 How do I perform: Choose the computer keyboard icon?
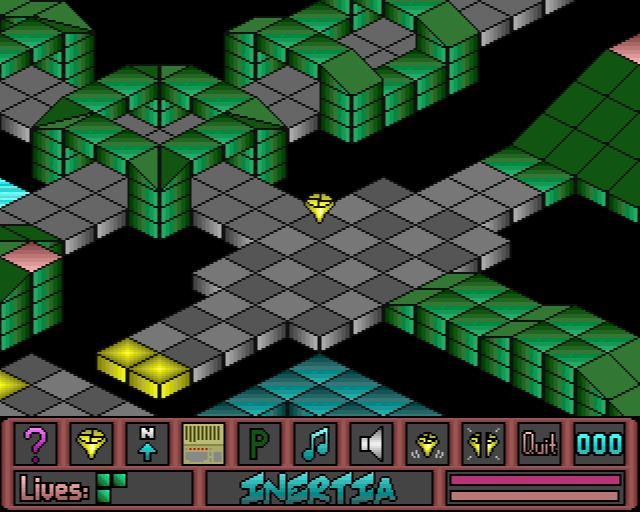[x=204, y=443]
